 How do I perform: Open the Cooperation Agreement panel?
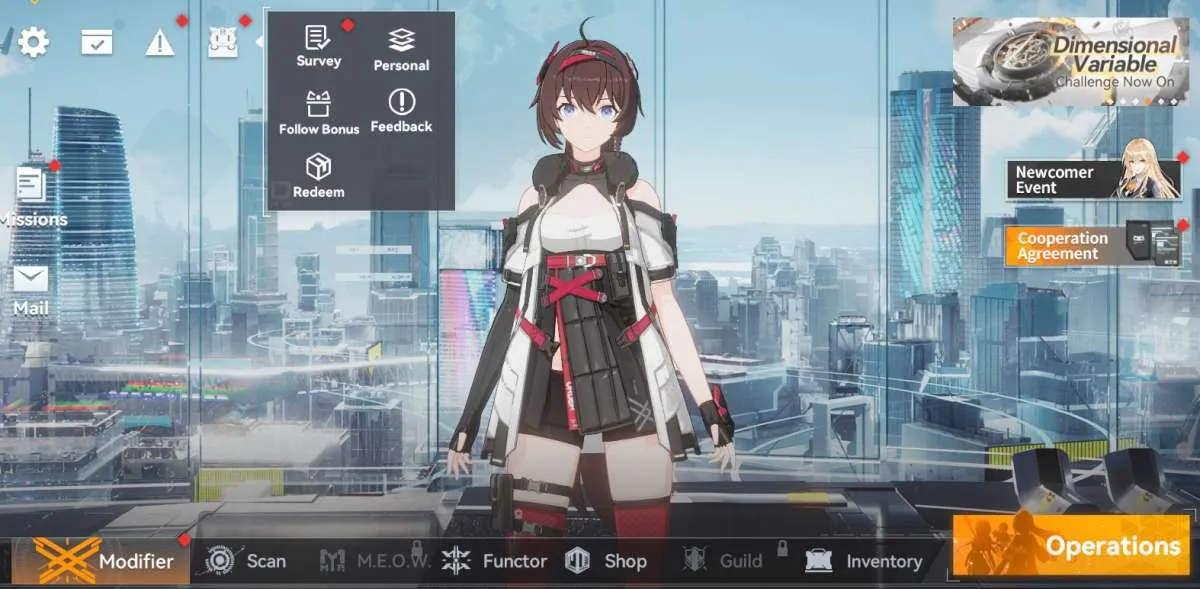(x=1094, y=245)
